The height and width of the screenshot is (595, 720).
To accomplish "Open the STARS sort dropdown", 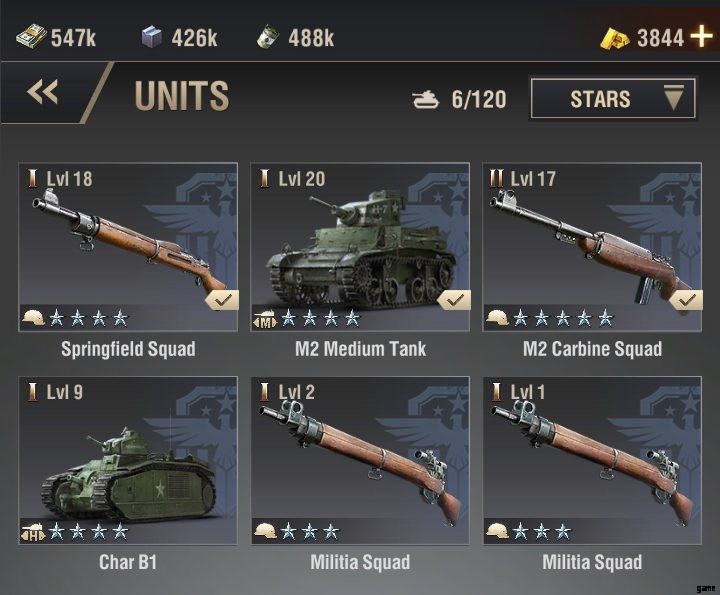I will pyautogui.click(x=613, y=98).
